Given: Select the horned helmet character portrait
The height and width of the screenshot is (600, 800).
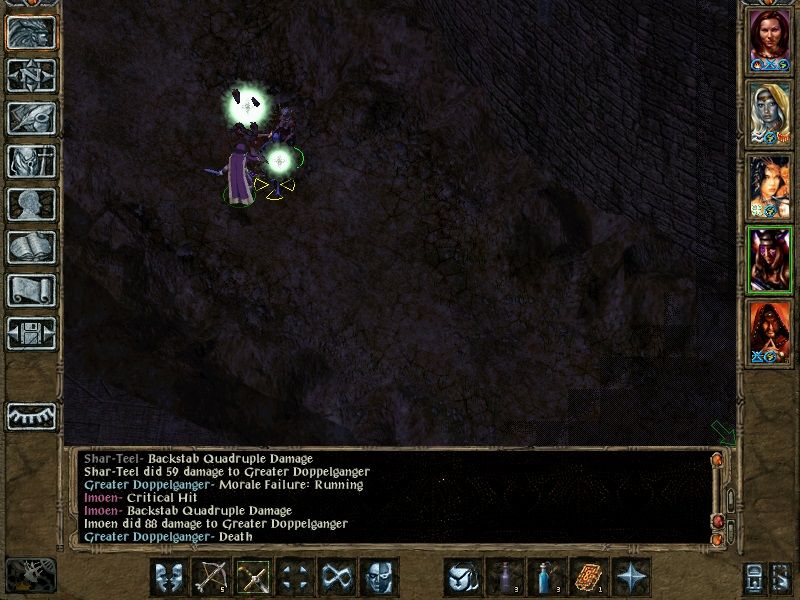Looking at the screenshot, I should coord(770,261).
